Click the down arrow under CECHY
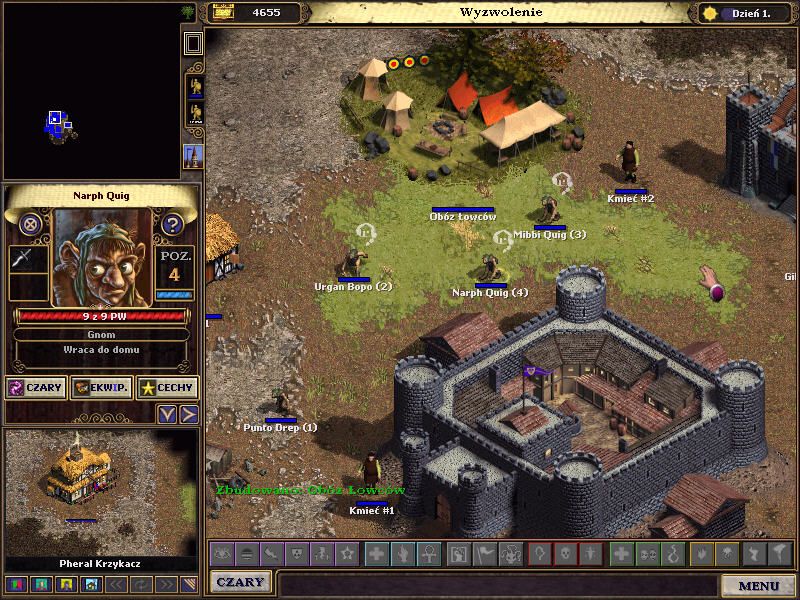Image resolution: width=800 pixels, height=600 pixels. point(168,413)
